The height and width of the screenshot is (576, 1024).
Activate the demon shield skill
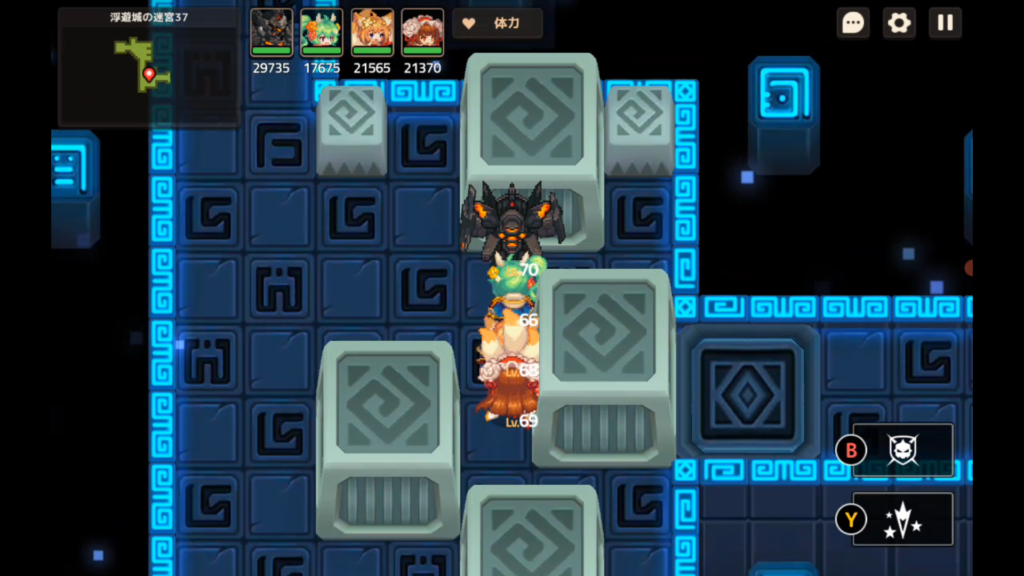click(x=903, y=450)
